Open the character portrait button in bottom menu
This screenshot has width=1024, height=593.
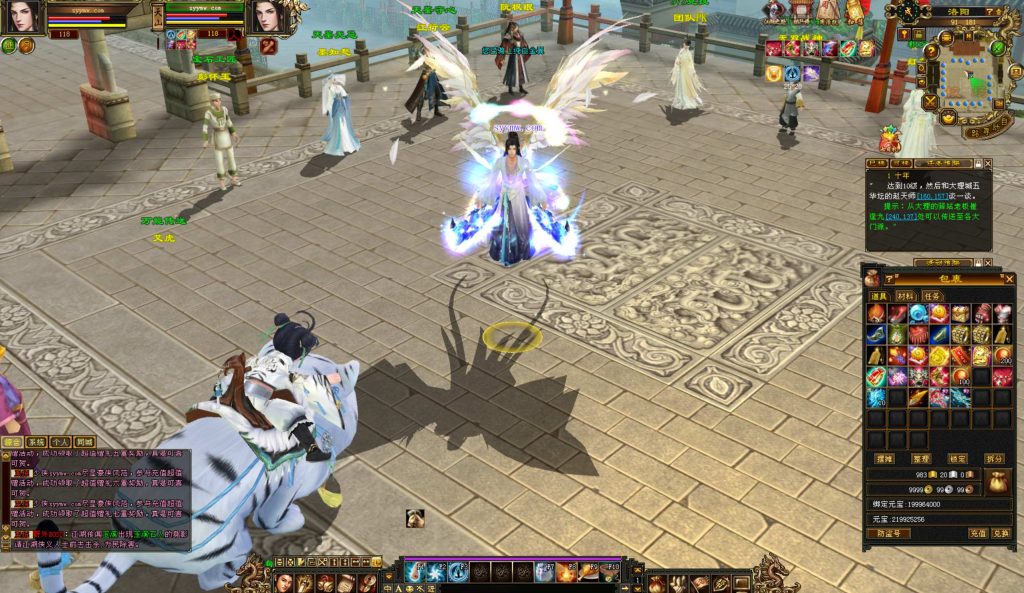(284, 582)
